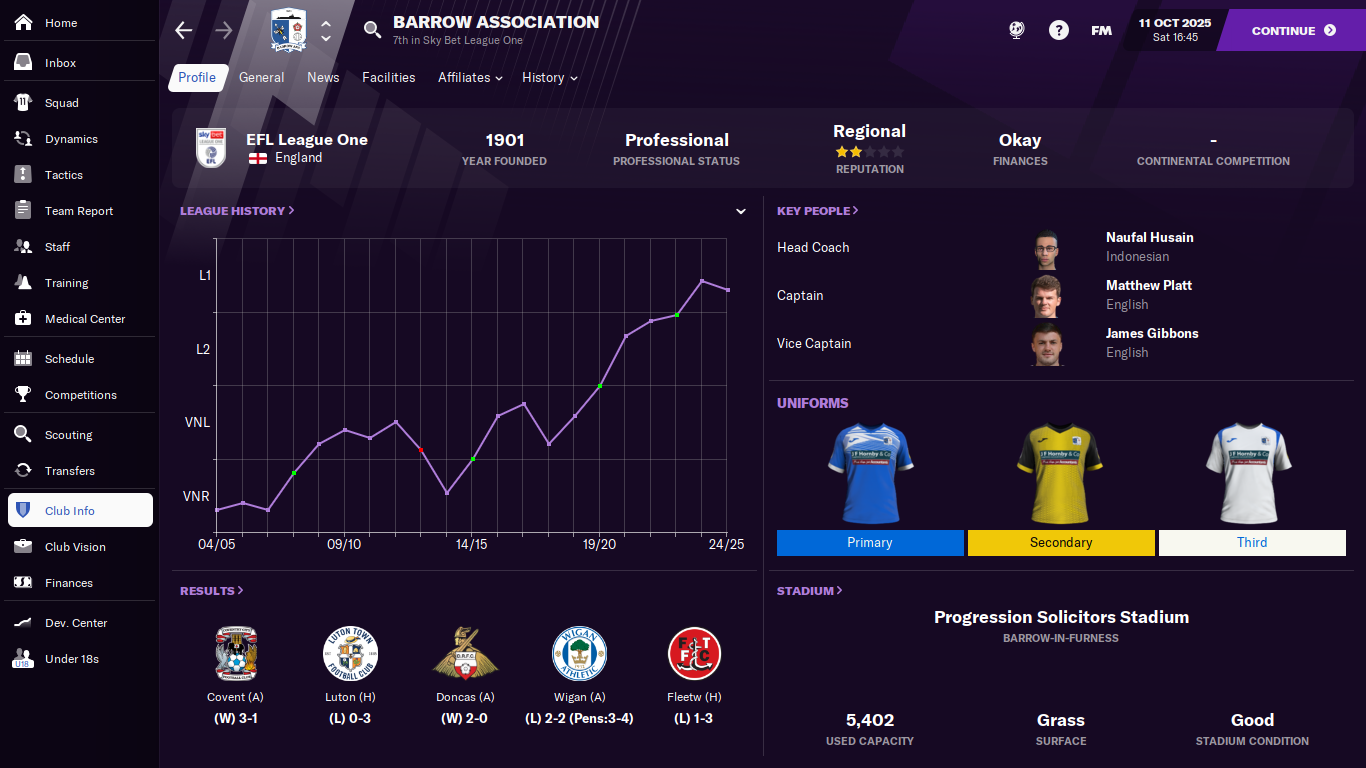1366x768 pixels.
Task: Switch to the General tab
Action: 261,78
